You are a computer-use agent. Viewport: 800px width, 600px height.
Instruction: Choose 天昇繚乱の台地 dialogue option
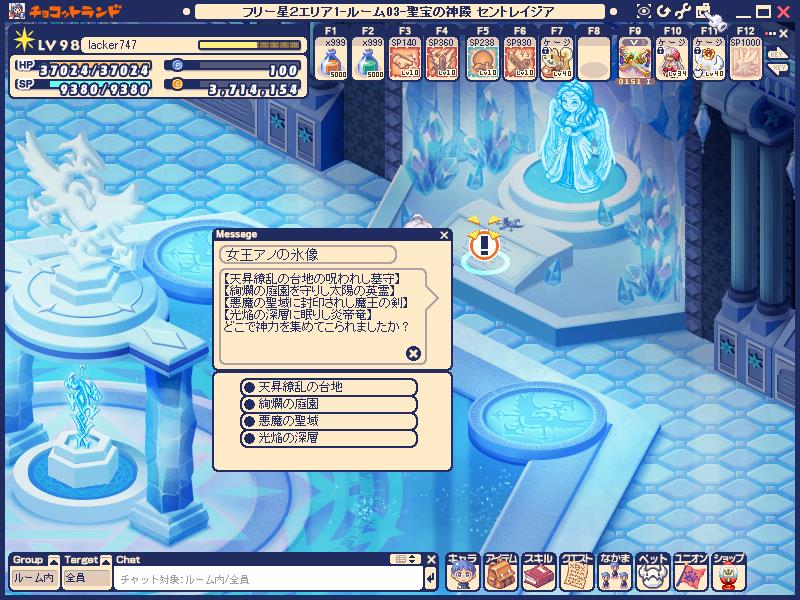(x=329, y=387)
